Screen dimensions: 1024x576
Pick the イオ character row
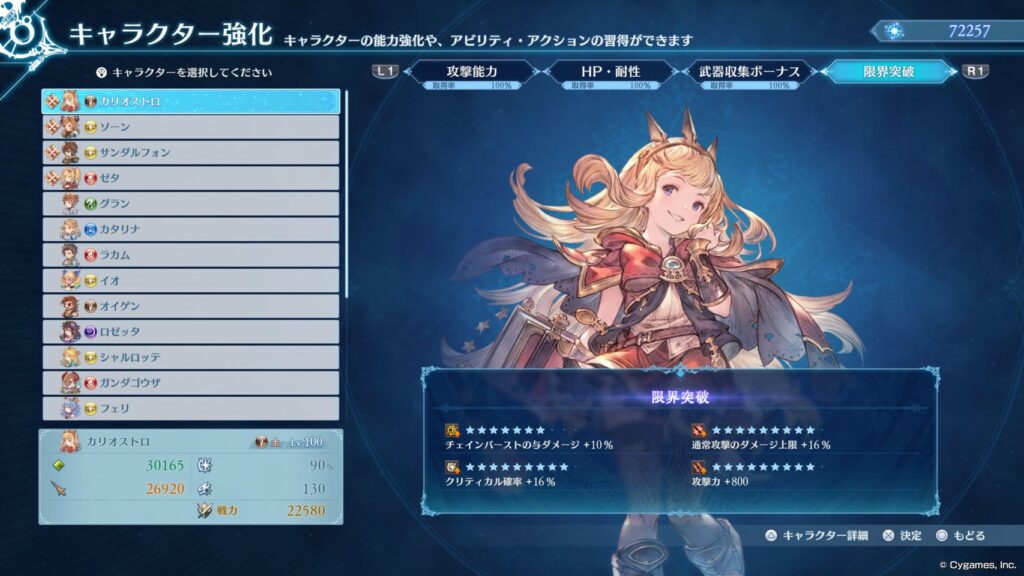(x=190, y=281)
